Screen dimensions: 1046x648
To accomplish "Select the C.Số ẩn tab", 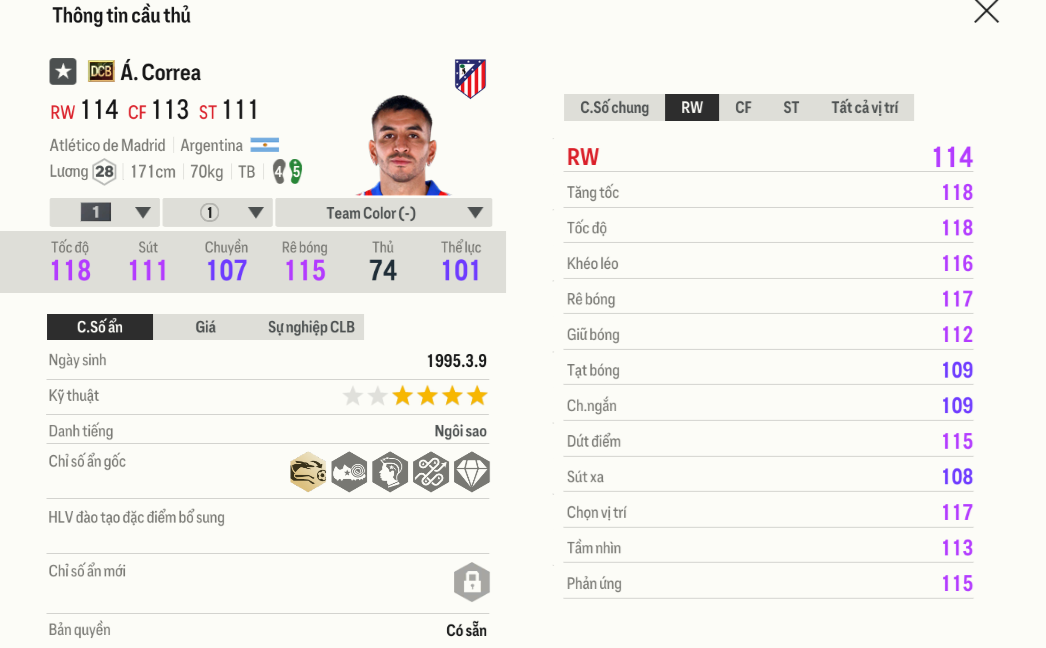I will click(x=100, y=327).
